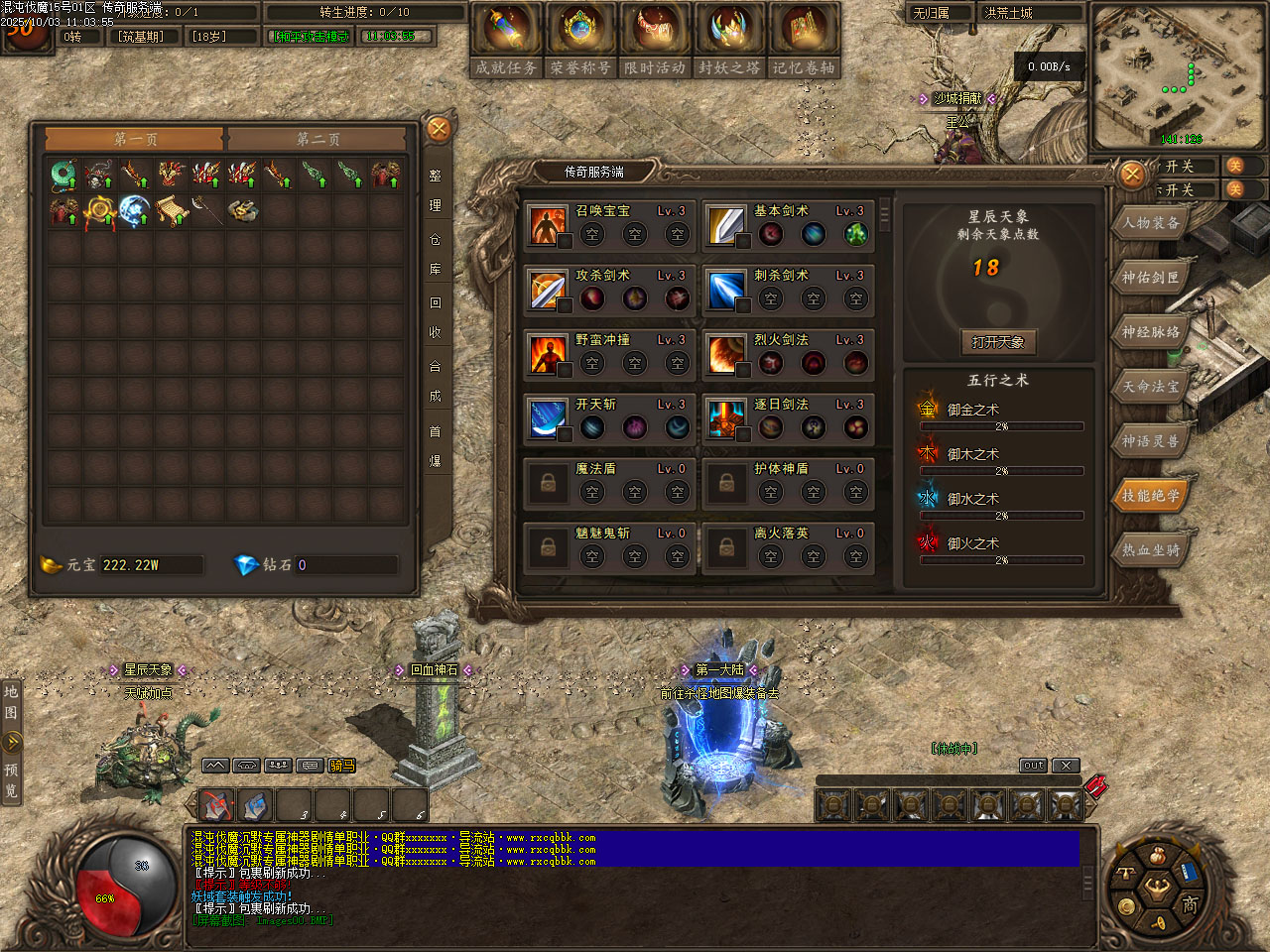
Task: Switch to the 第二页 bag page
Action: [317, 140]
